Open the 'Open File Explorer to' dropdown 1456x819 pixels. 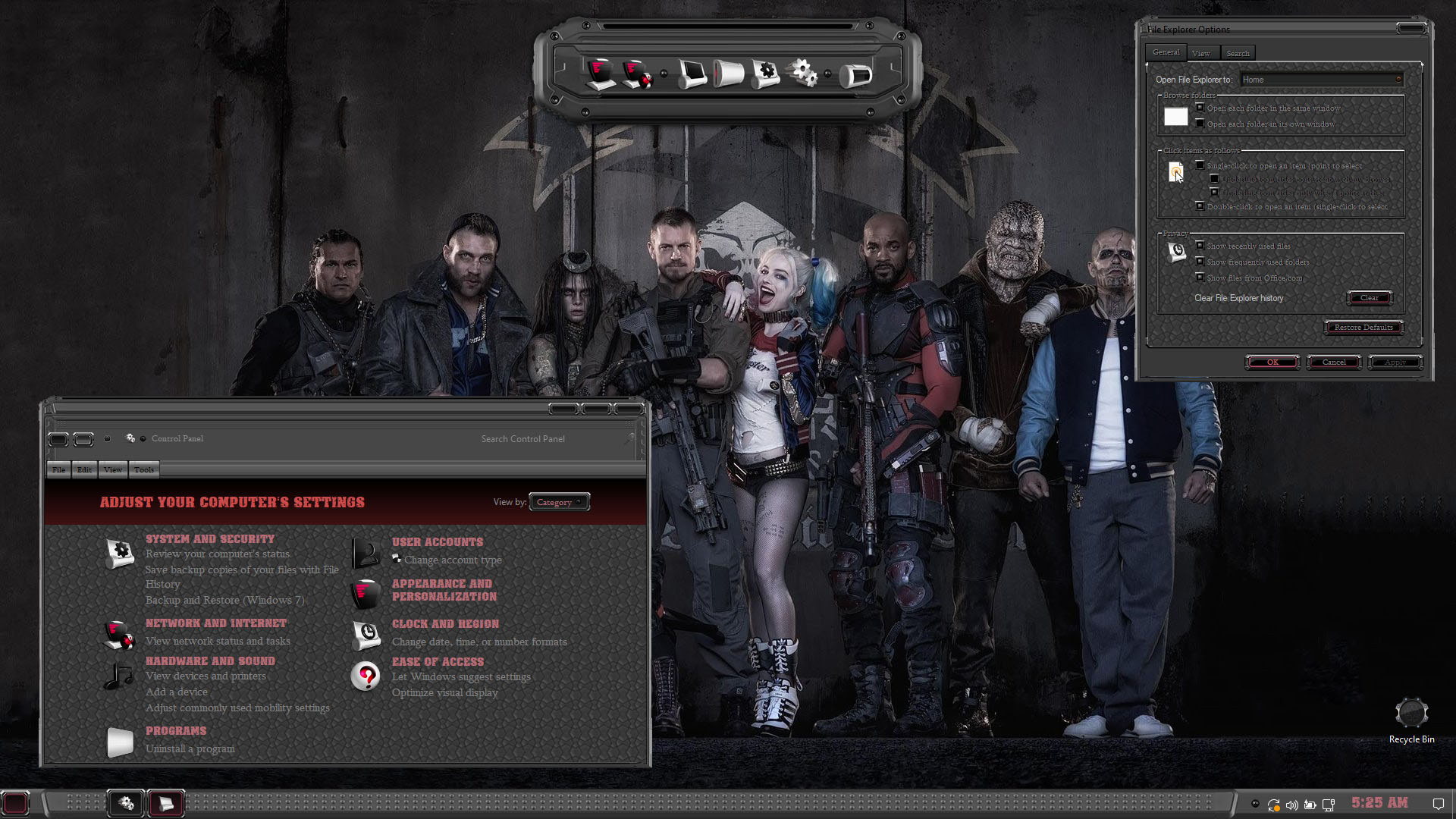1321,80
